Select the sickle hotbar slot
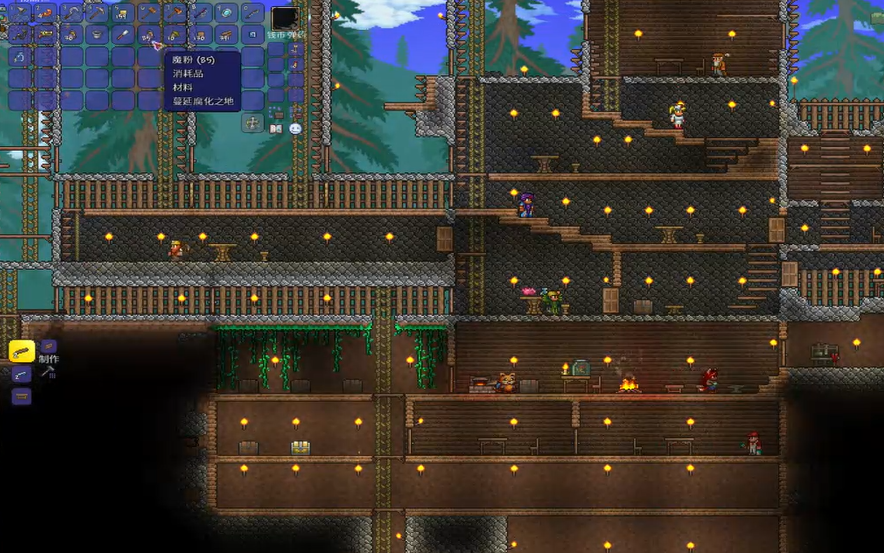Viewport: 884px width, 553px height. 72,13
